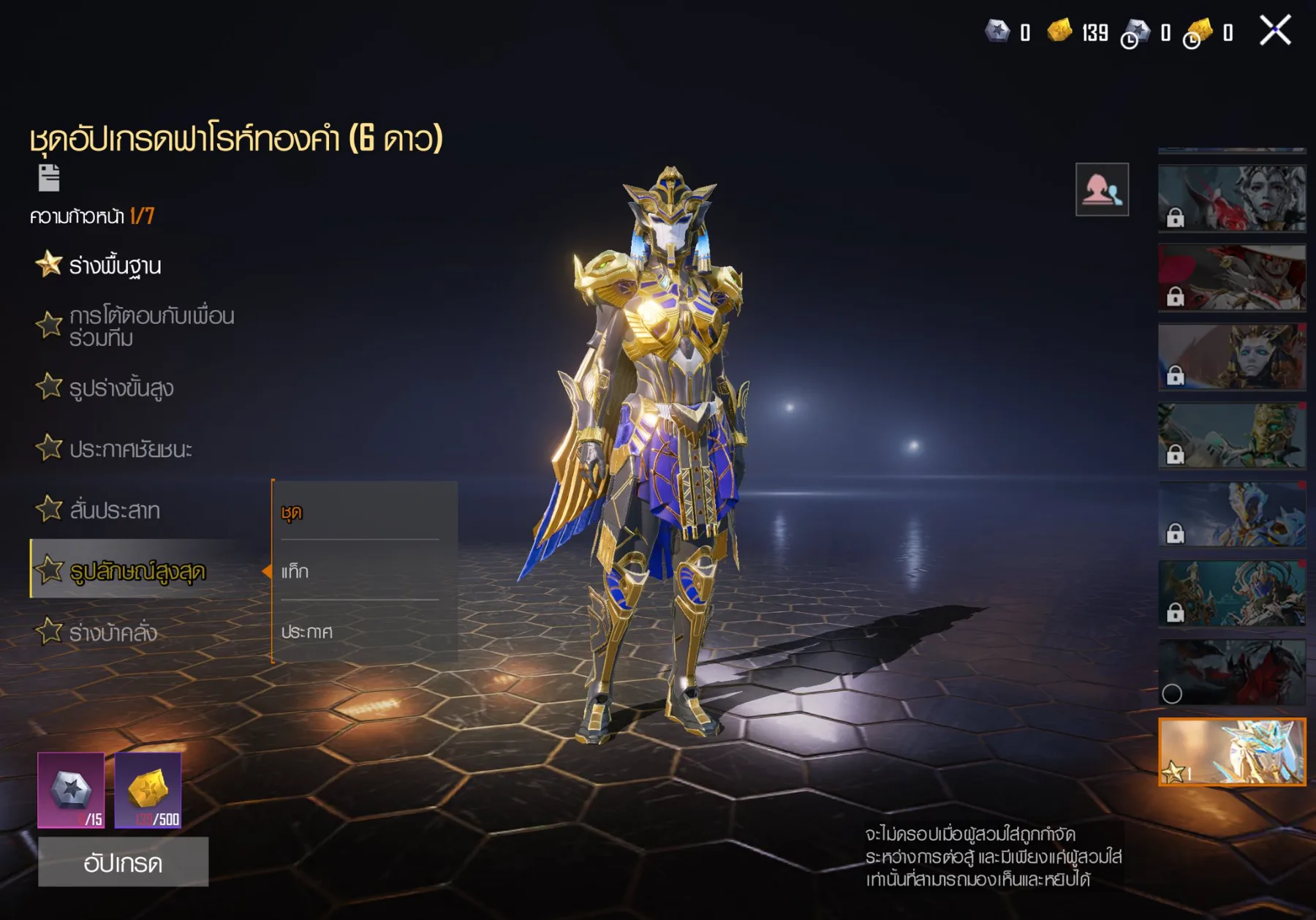Close the upgrade outfit screen
Viewport: 1316px width, 920px height.
pos(1275,31)
